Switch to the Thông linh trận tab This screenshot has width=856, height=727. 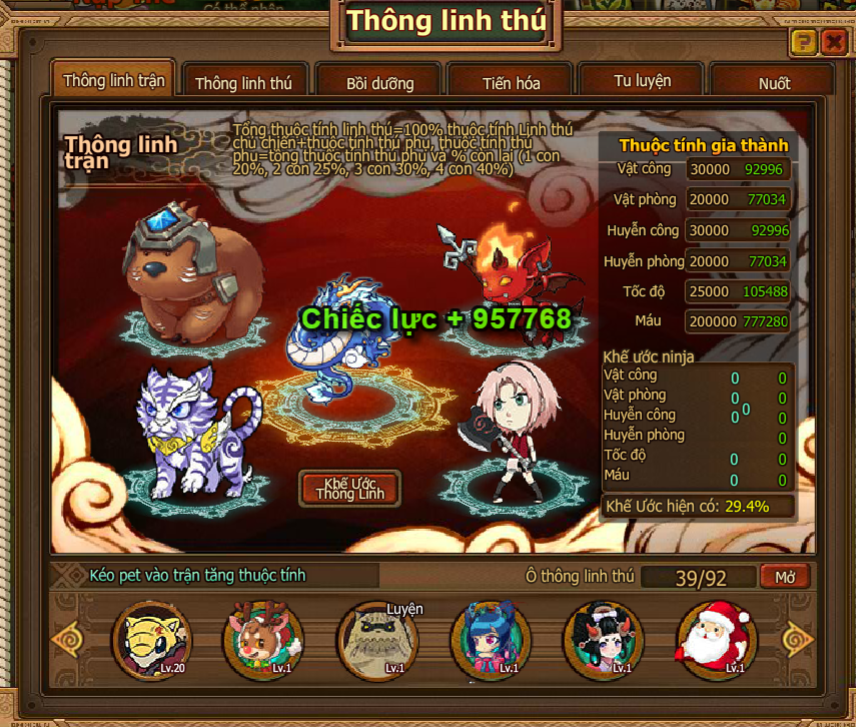pyautogui.click(x=111, y=80)
